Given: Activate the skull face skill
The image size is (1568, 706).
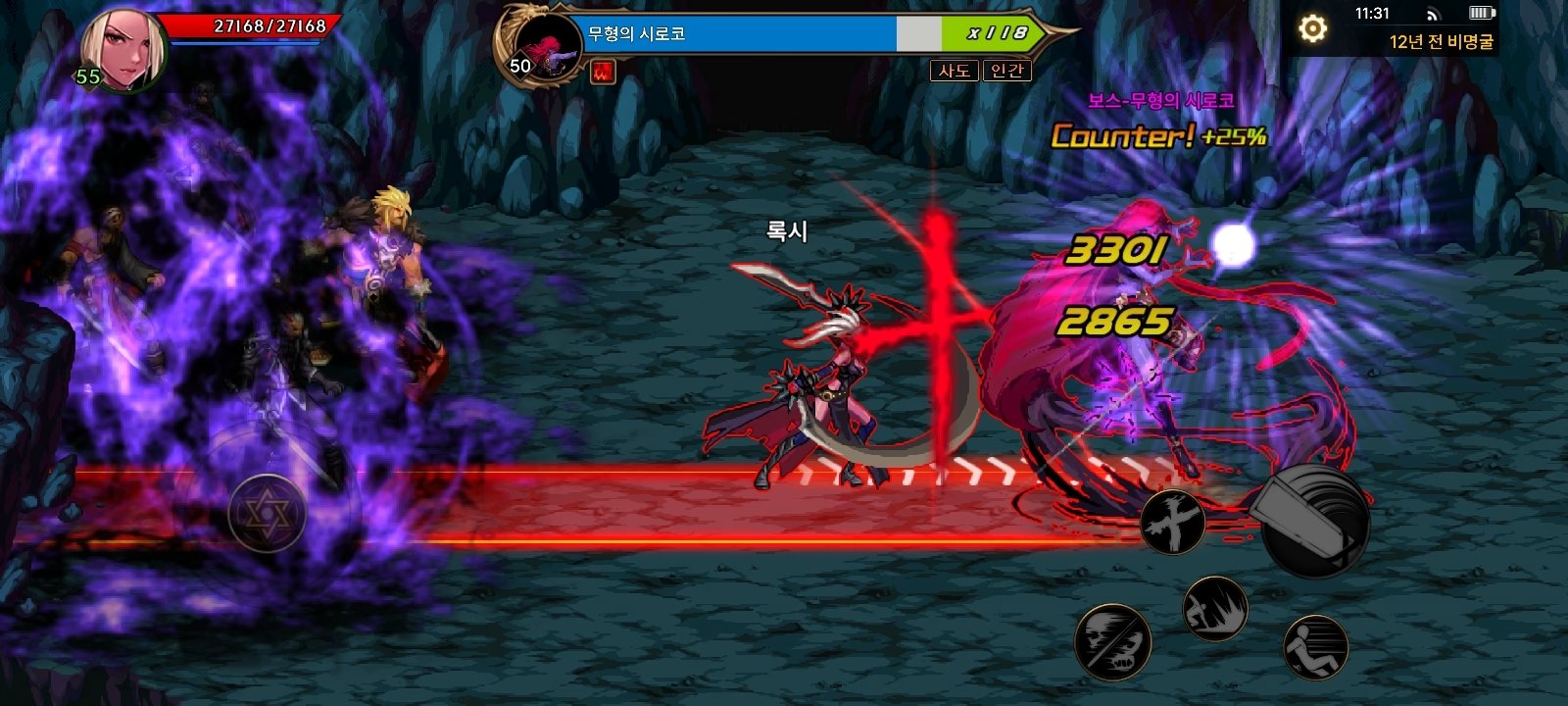Looking at the screenshot, I should click(x=1112, y=639).
